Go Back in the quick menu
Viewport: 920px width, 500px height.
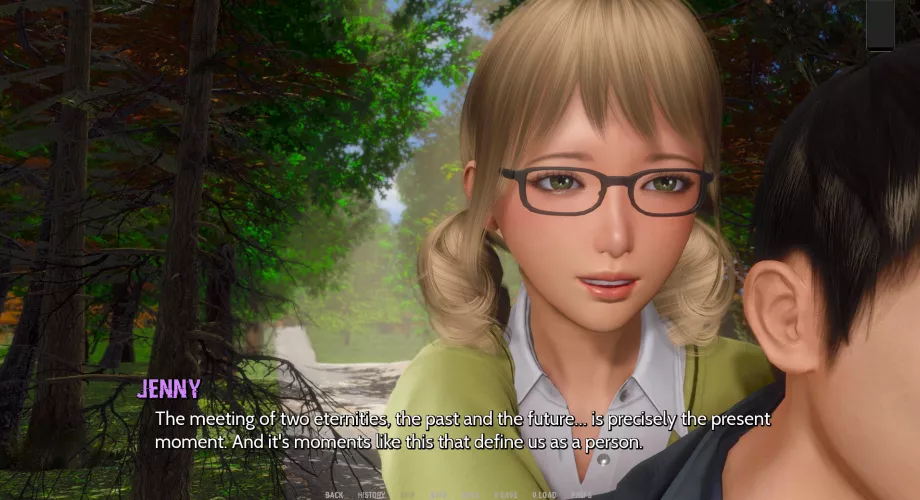334,495
